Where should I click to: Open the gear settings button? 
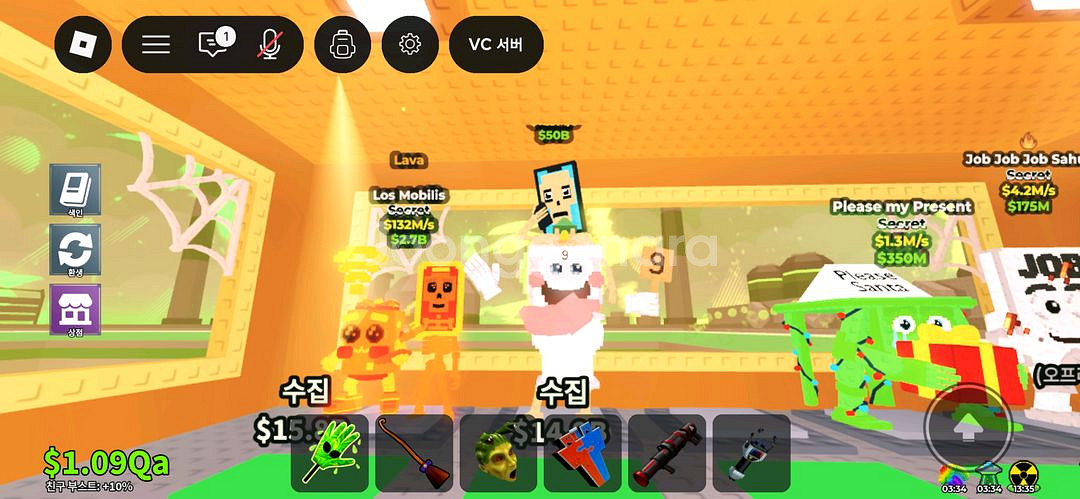[410, 44]
